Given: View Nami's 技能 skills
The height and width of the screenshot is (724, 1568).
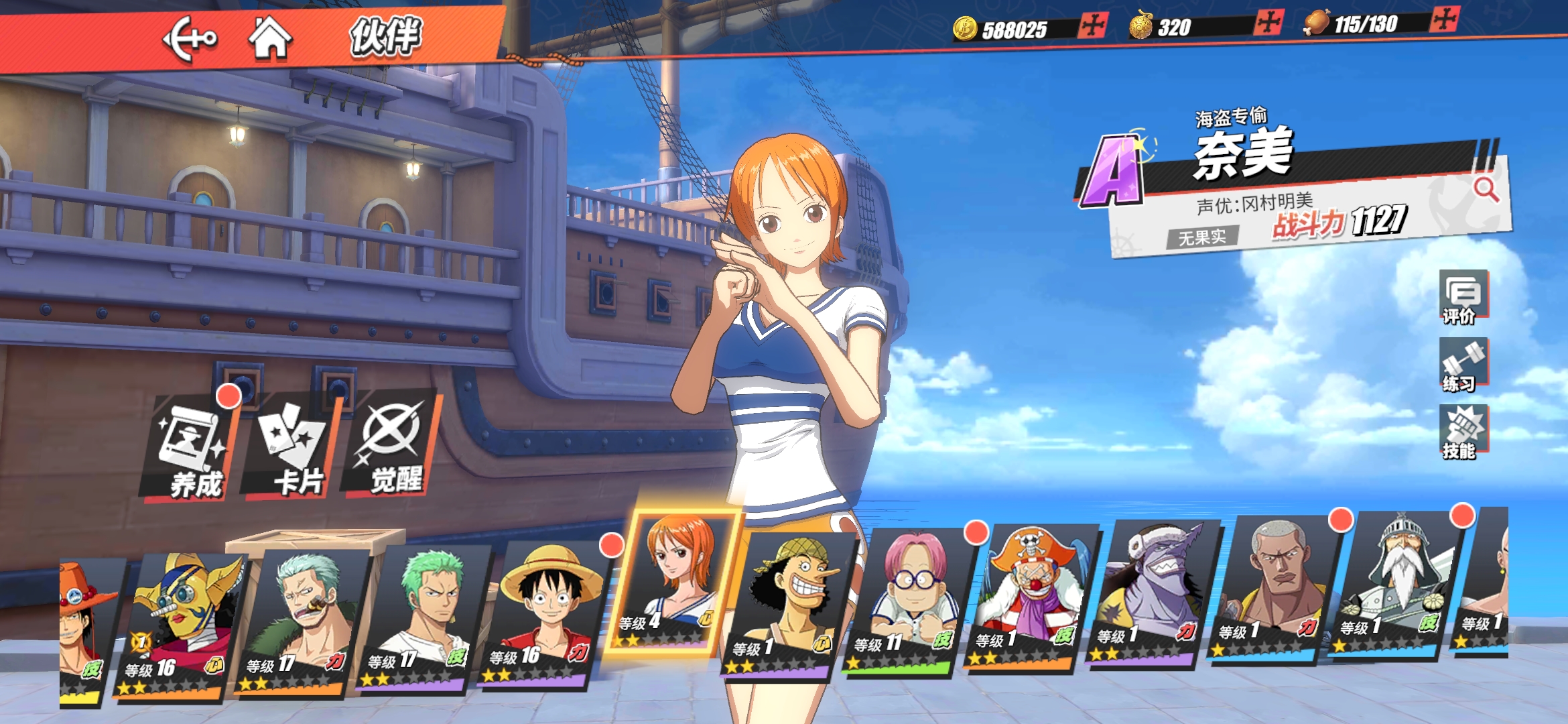Looking at the screenshot, I should tap(1463, 432).
